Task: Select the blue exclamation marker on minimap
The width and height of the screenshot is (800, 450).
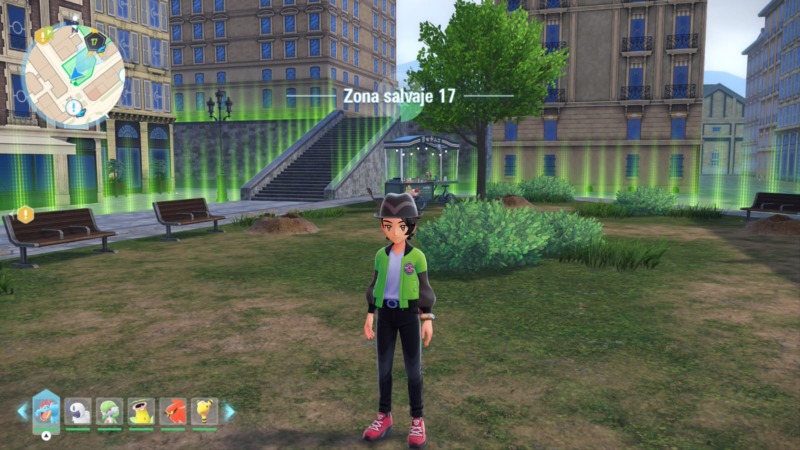Action: [x=73, y=107]
